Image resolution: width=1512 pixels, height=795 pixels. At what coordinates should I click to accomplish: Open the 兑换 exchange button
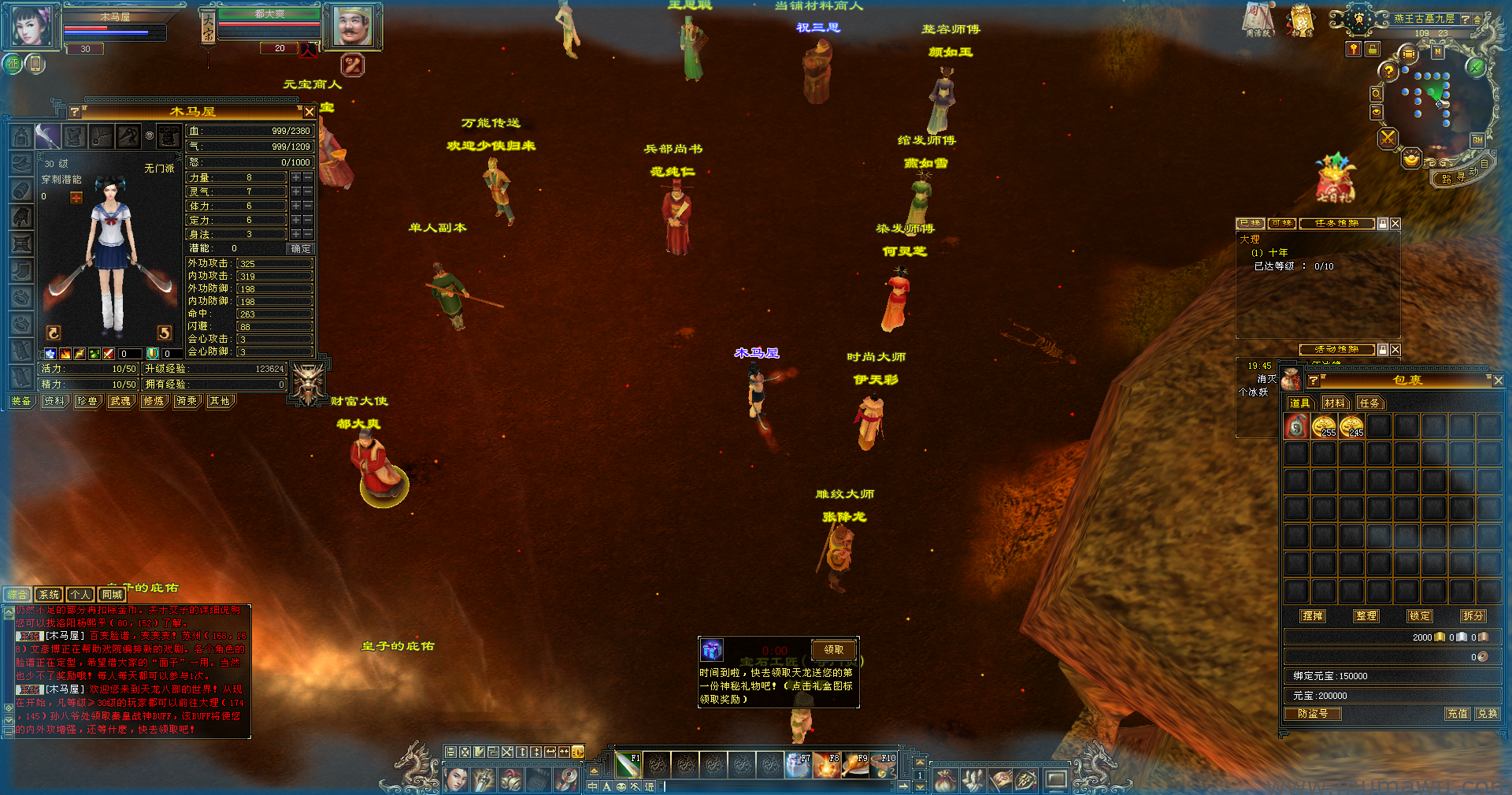coord(1487,714)
